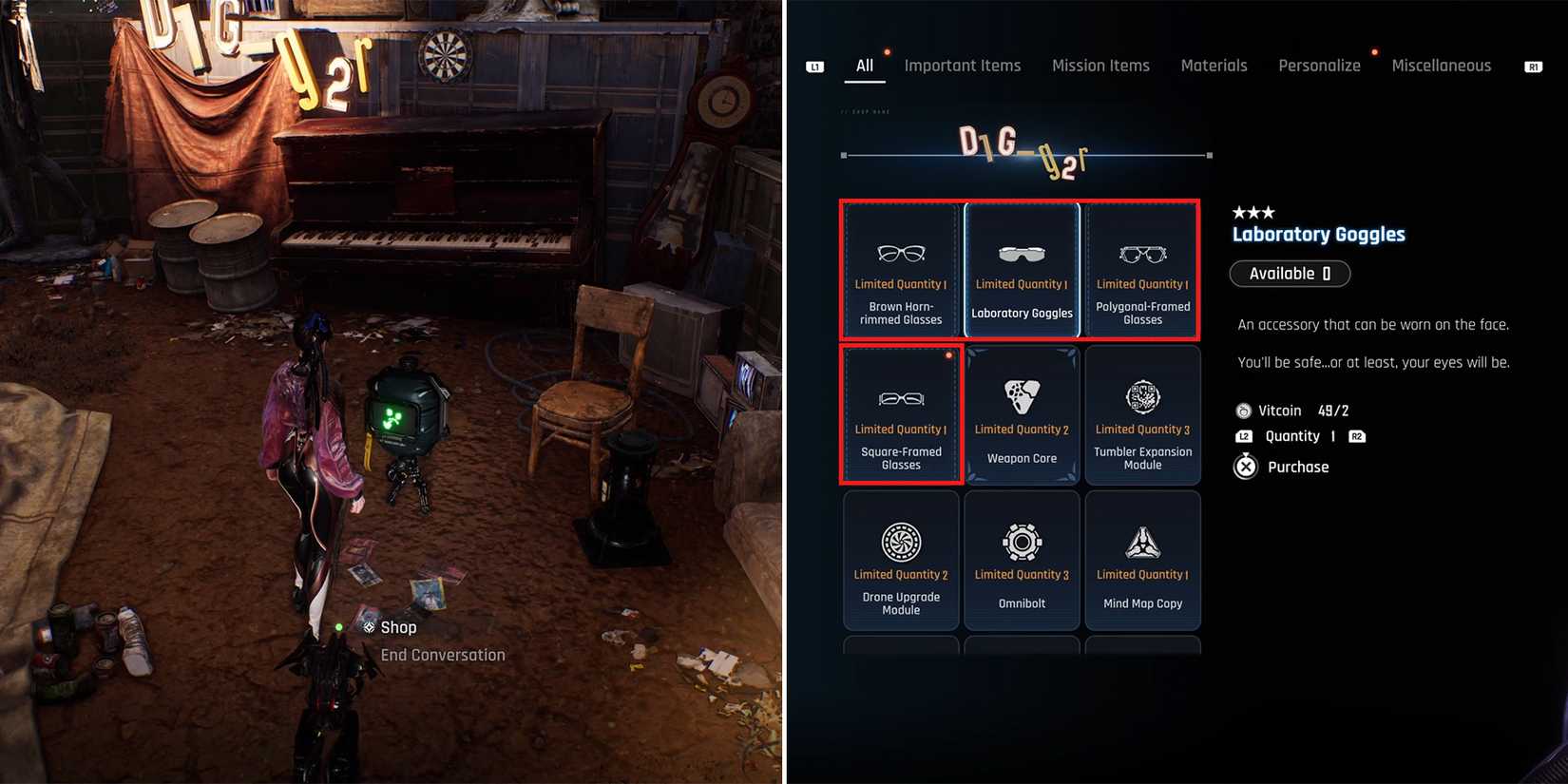Select the Square-Framed Glasses item

click(x=901, y=415)
